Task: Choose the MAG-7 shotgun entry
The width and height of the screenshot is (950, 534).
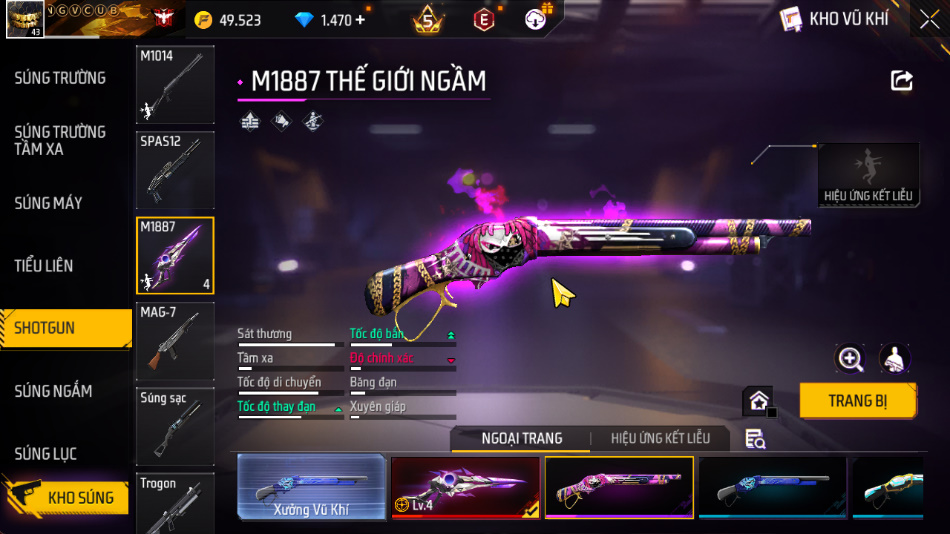Action: point(175,340)
